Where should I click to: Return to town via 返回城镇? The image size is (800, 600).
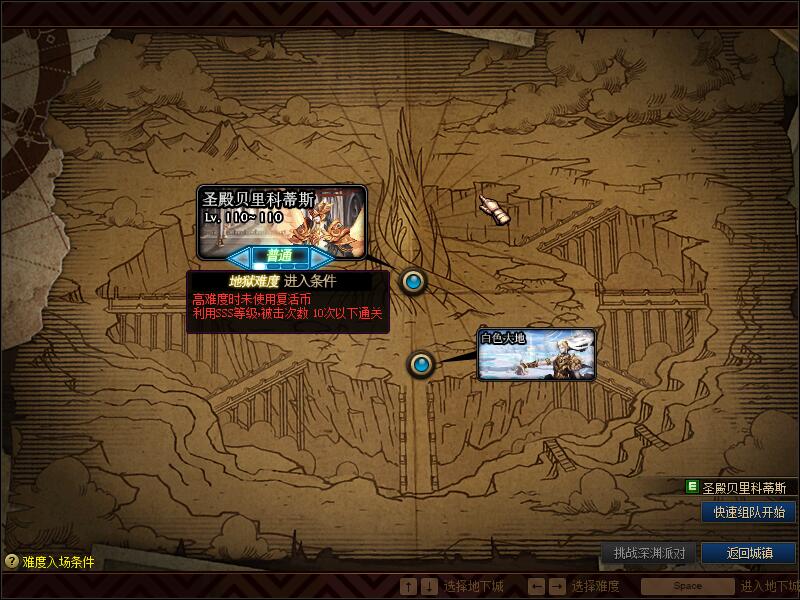click(749, 553)
